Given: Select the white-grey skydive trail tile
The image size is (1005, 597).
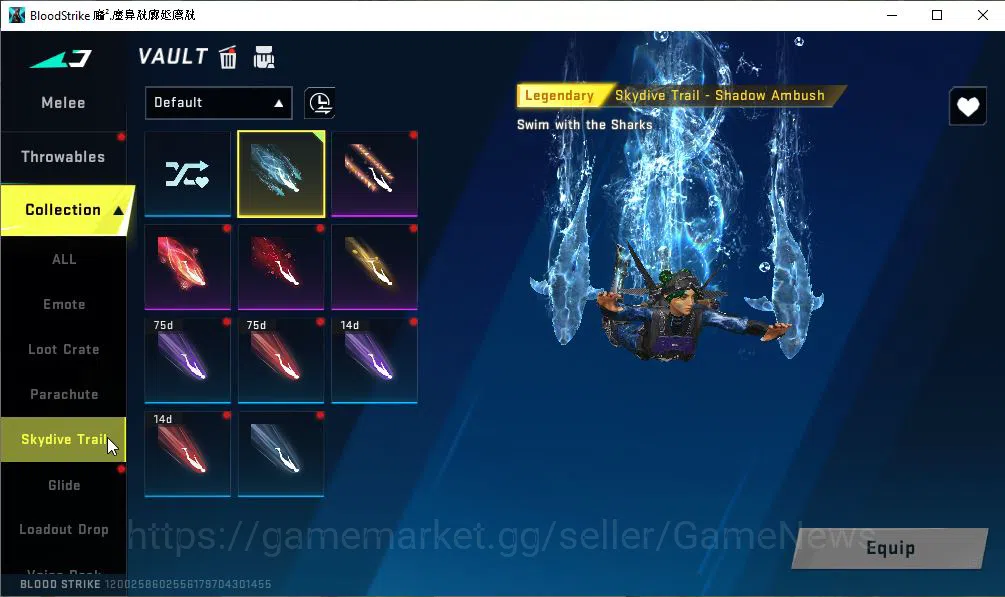Looking at the screenshot, I should [x=281, y=454].
